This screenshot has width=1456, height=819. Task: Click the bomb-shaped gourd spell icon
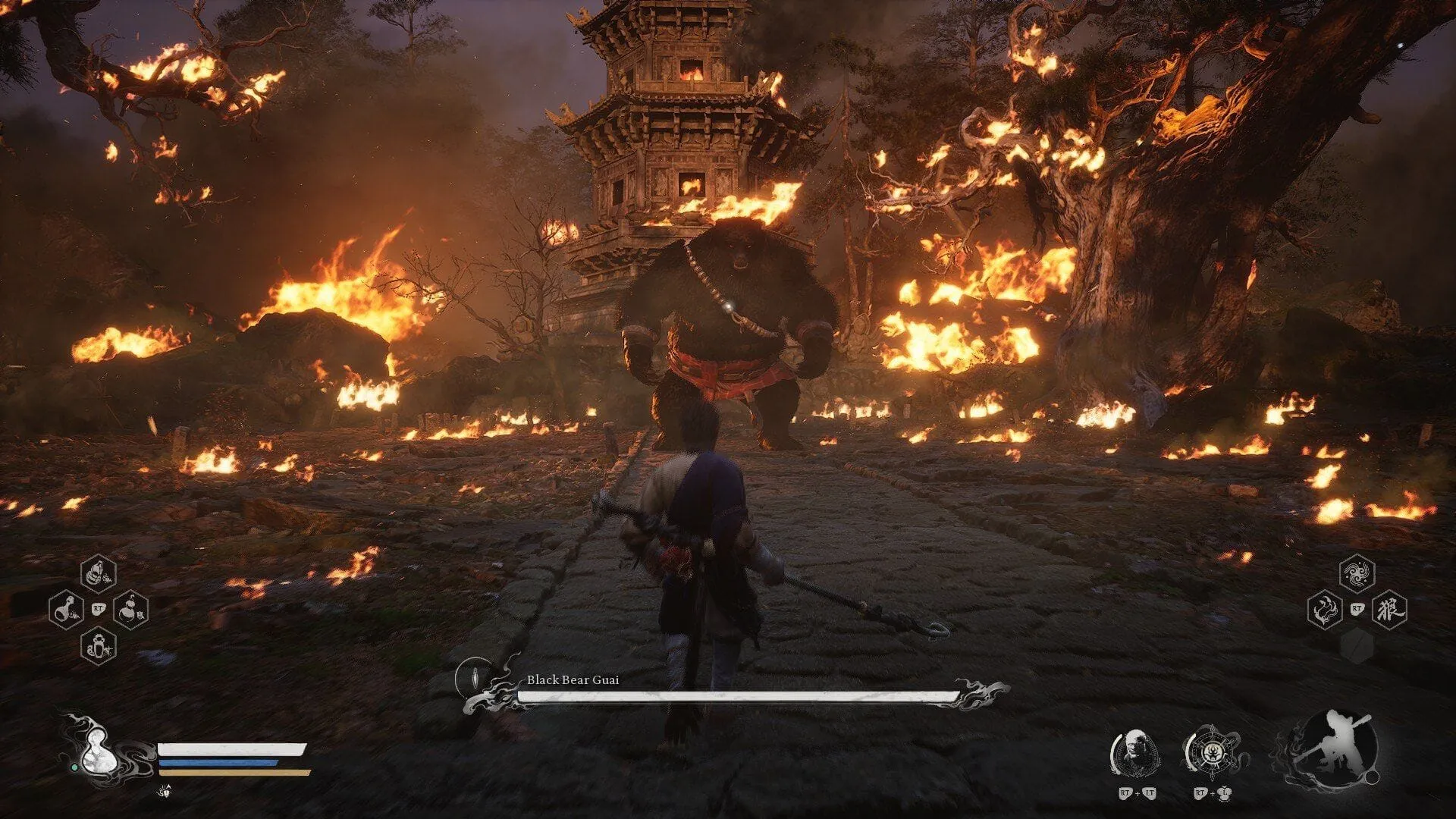[x=130, y=609]
